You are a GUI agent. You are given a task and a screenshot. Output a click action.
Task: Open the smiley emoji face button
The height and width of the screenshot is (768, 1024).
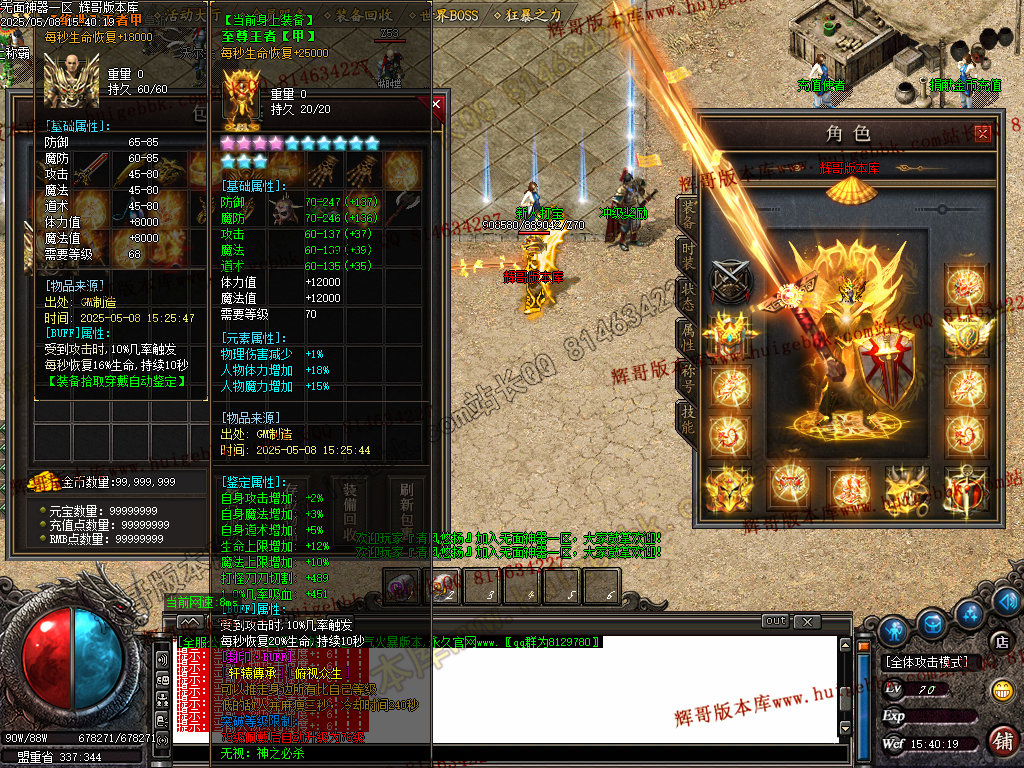pos(1001,689)
